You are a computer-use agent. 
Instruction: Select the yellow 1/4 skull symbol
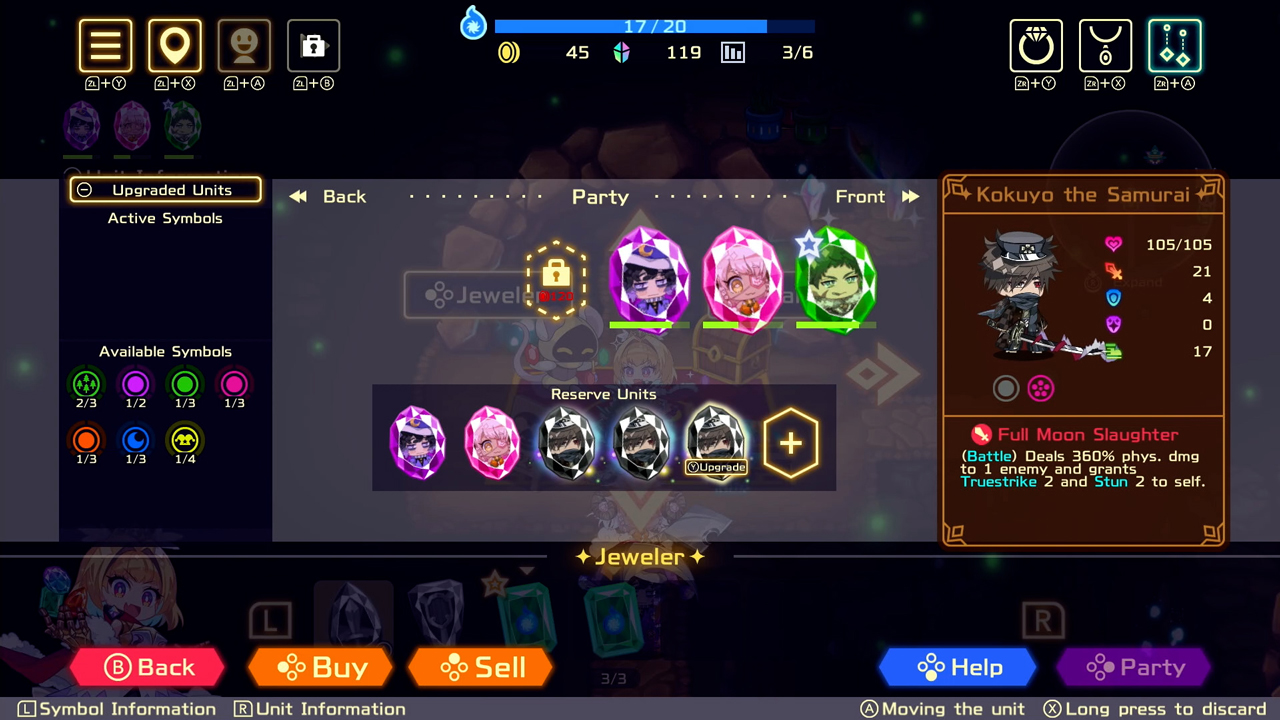[185, 439]
